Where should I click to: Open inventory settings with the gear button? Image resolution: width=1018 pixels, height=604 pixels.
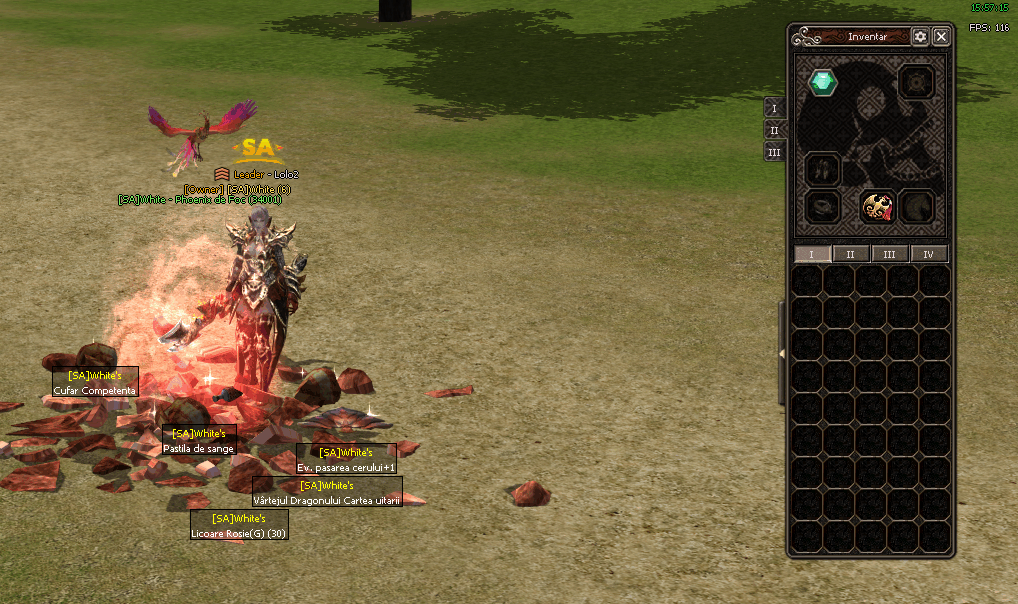point(920,37)
